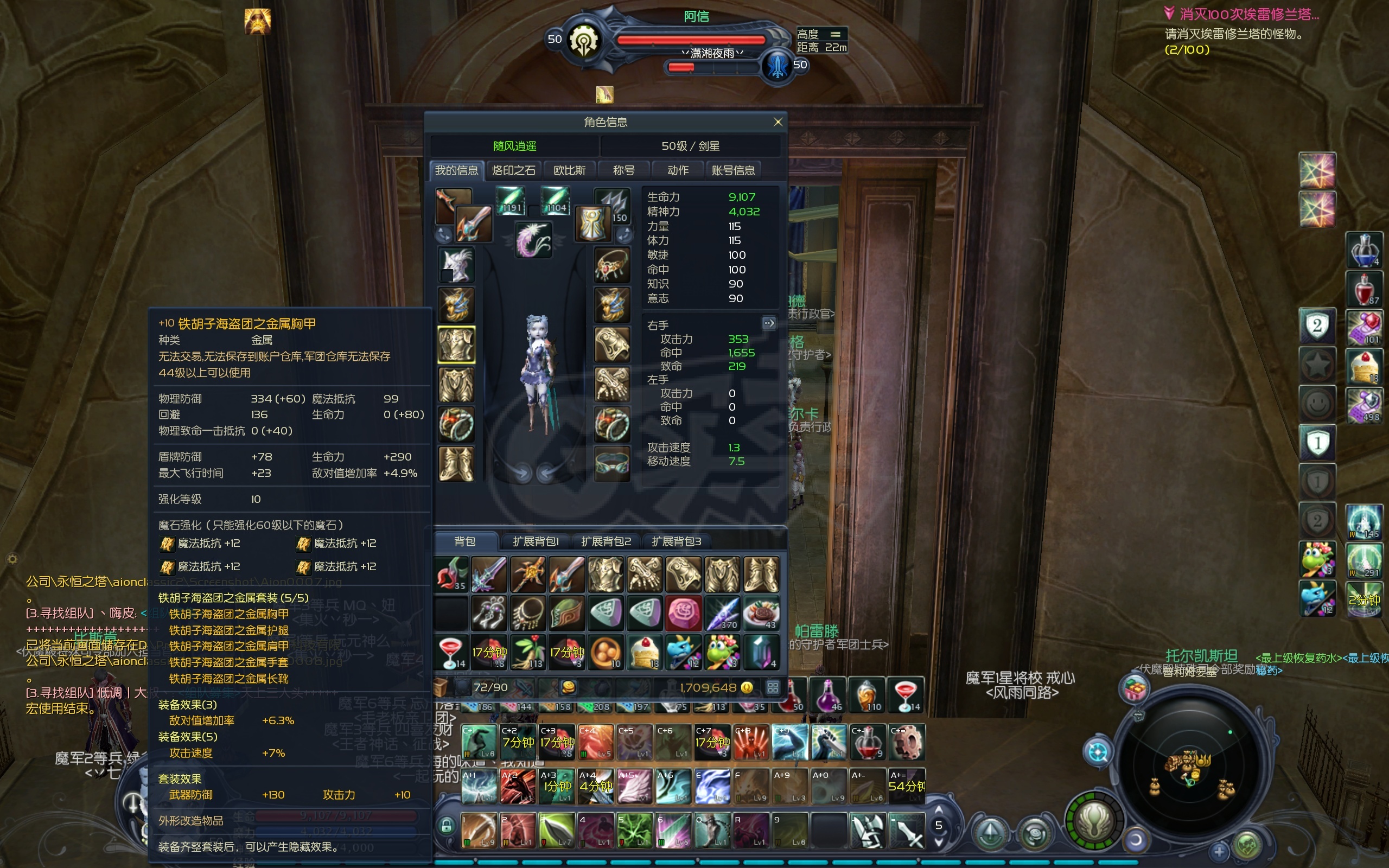Select the 我的信息 tab
The image size is (1389, 868).
(456, 170)
